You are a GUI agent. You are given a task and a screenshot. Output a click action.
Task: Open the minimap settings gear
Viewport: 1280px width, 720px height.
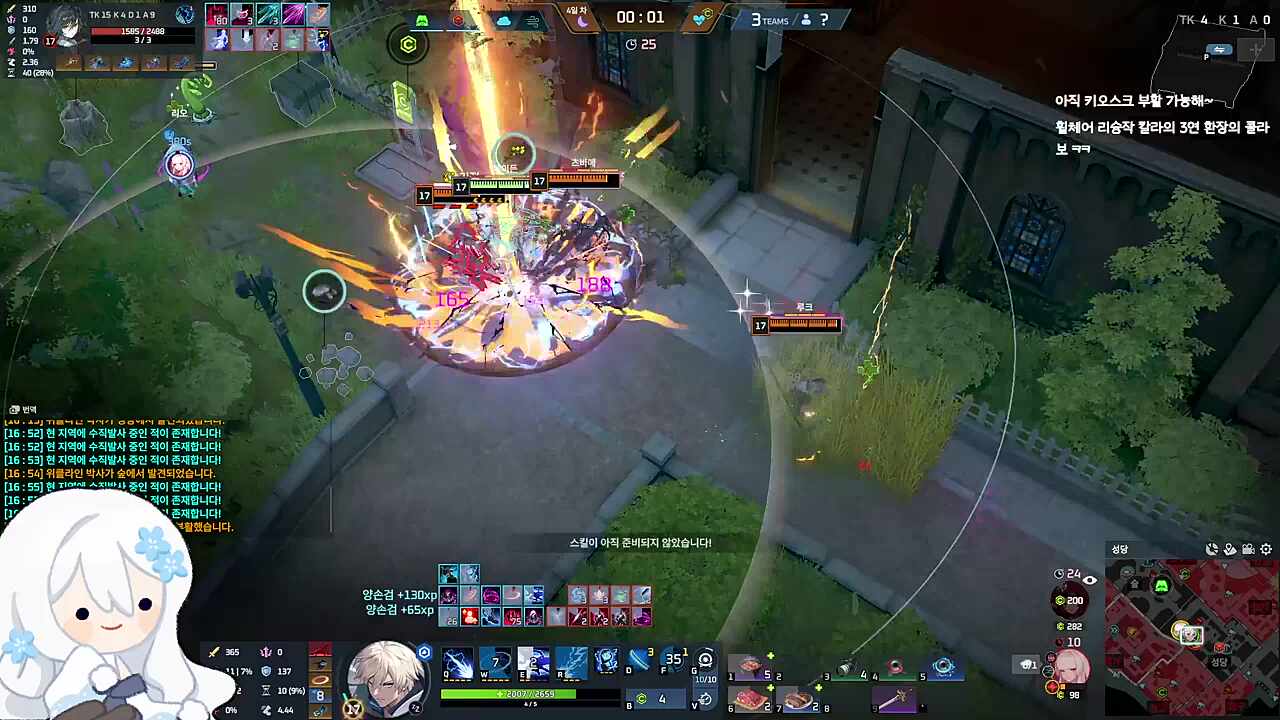click(x=1266, y=550)
